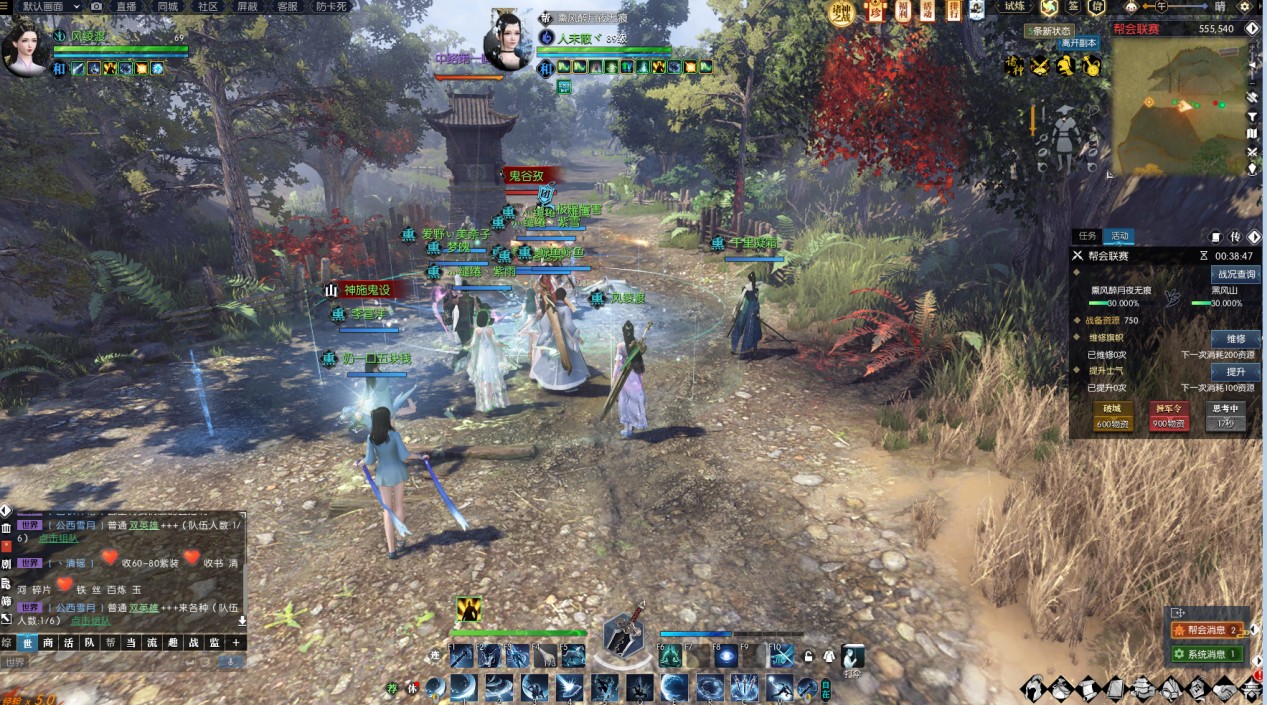This screenshot has height=705, width=1267.
Task: Click the 离开副本 leave dungeon button
Action: 1078,44
